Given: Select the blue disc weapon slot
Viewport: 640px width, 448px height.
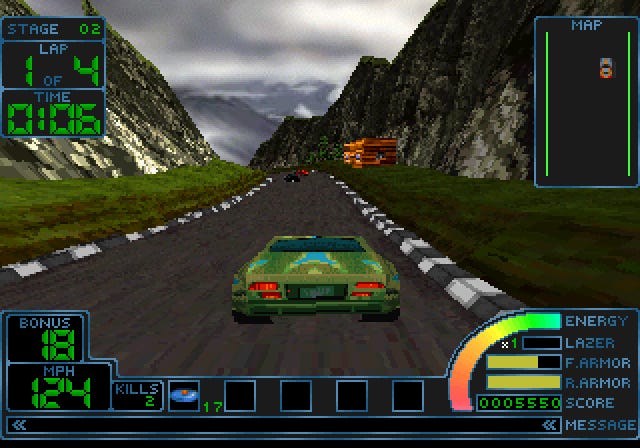Looking at the screenshot, I should [184, 395].
